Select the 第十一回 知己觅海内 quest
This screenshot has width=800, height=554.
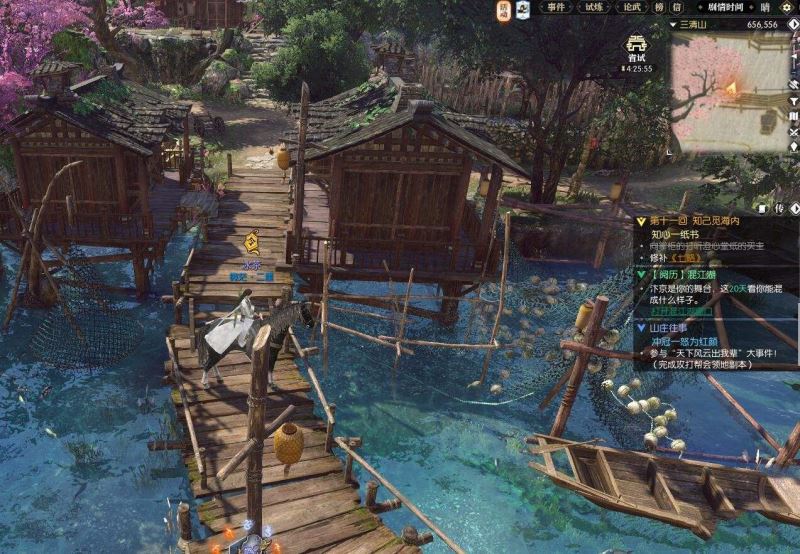click(691, 221)
